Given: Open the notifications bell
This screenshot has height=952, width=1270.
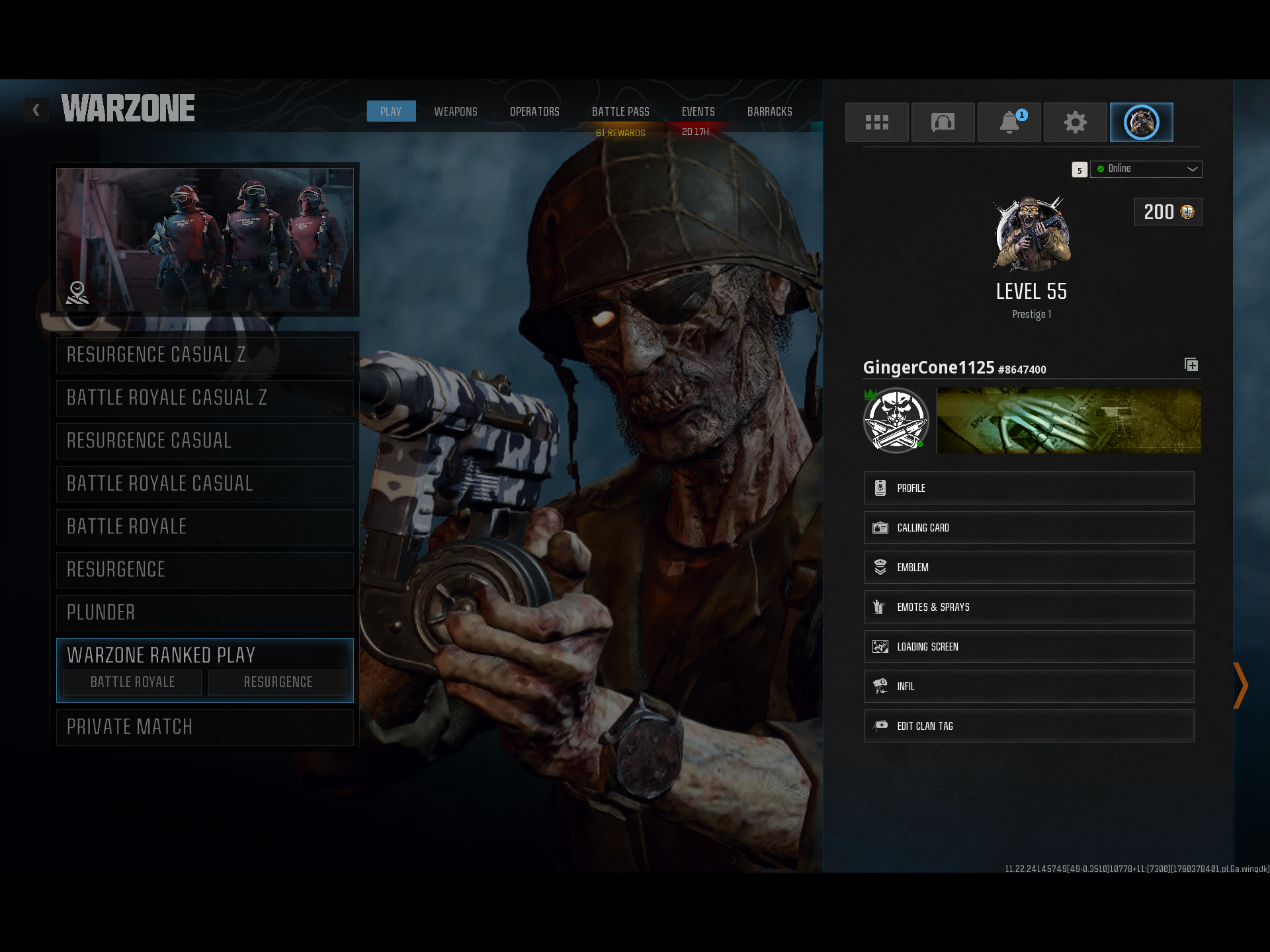Looking at the screenshot, I should point(1009,122).
